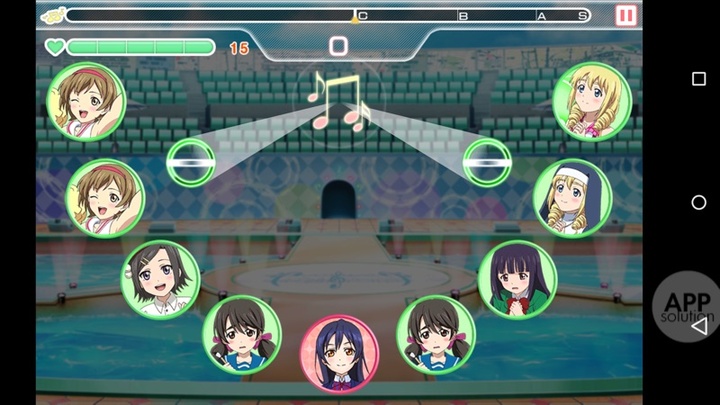720x405 pixels.
Task: Tap the blue-haired girl in the pink circle
Action: (339, 354)
